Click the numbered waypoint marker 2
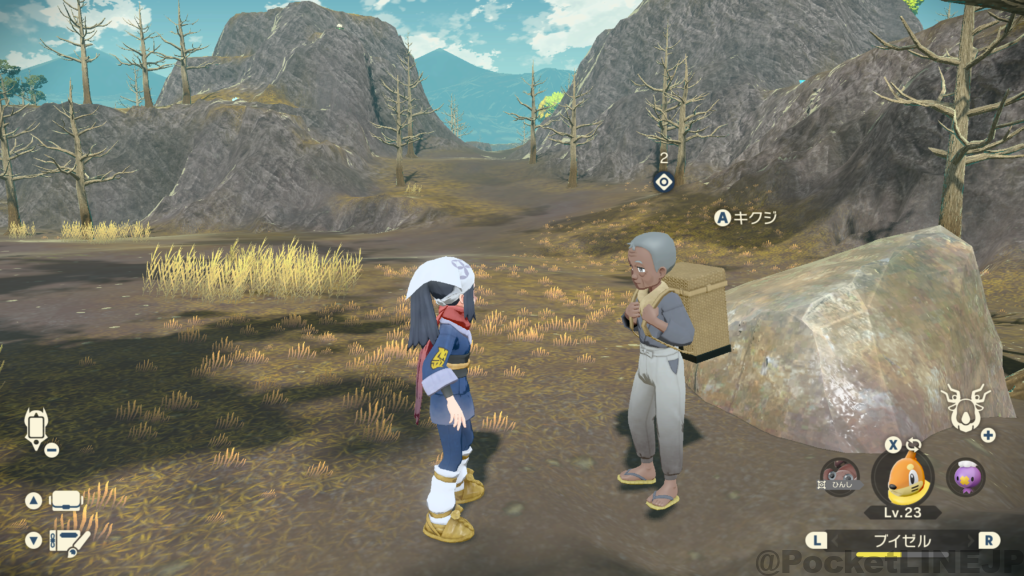The height and width of the screenshot is (576, 1024). click(662, 181)
